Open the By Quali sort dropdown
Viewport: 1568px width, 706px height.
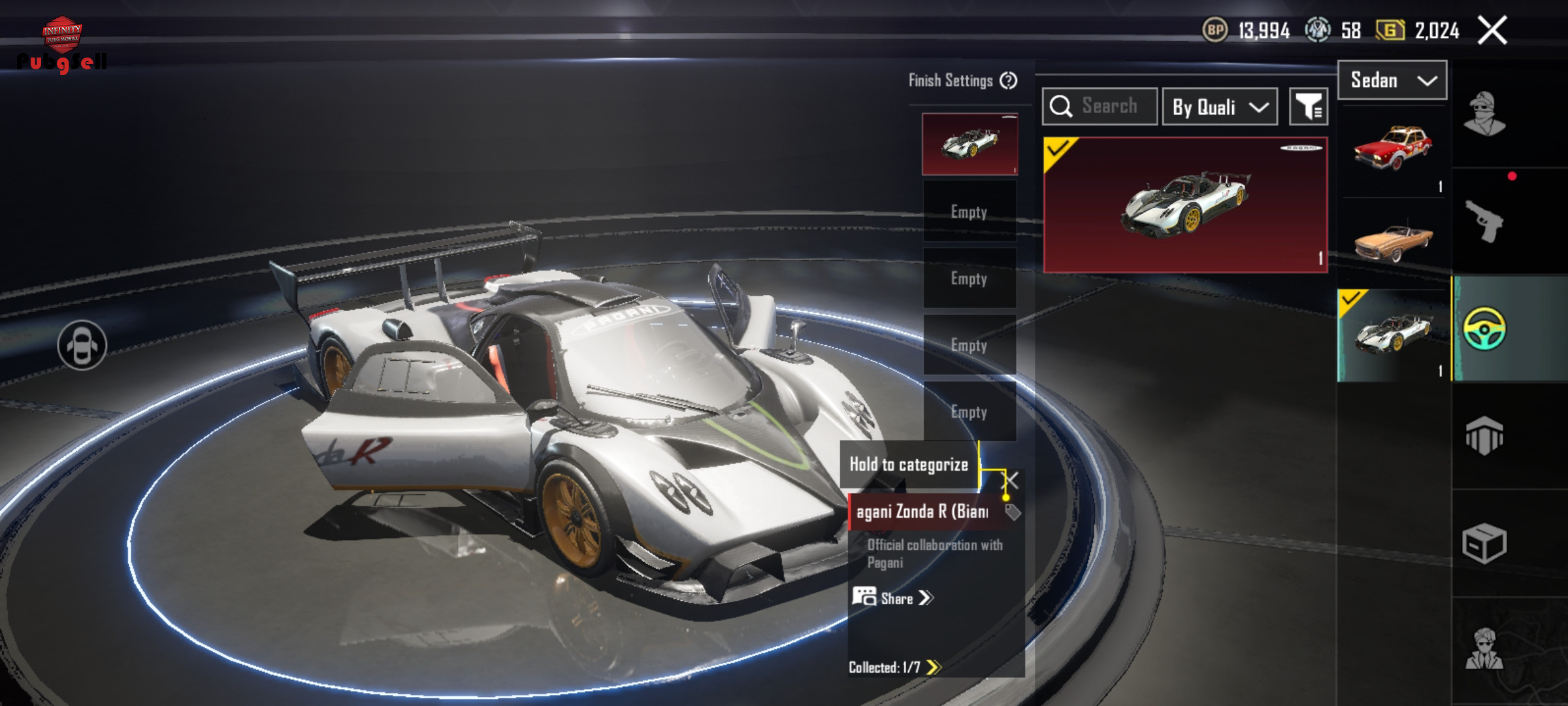click(x=1219, y=107)
